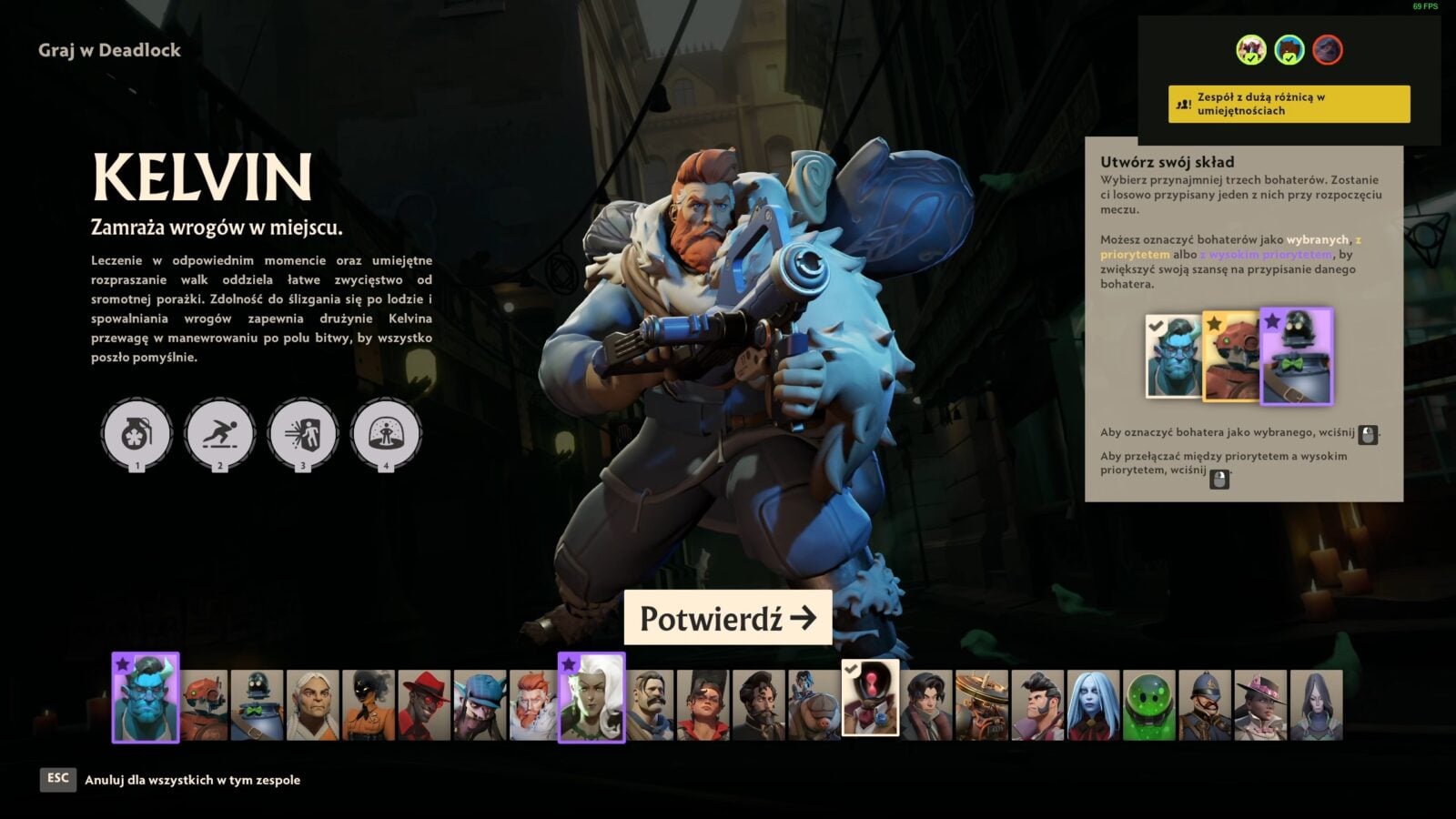This screenshot has width=1456, height=819.
Task: Confirm the roster with the Potwierdź button
Action: pos(727,618)
